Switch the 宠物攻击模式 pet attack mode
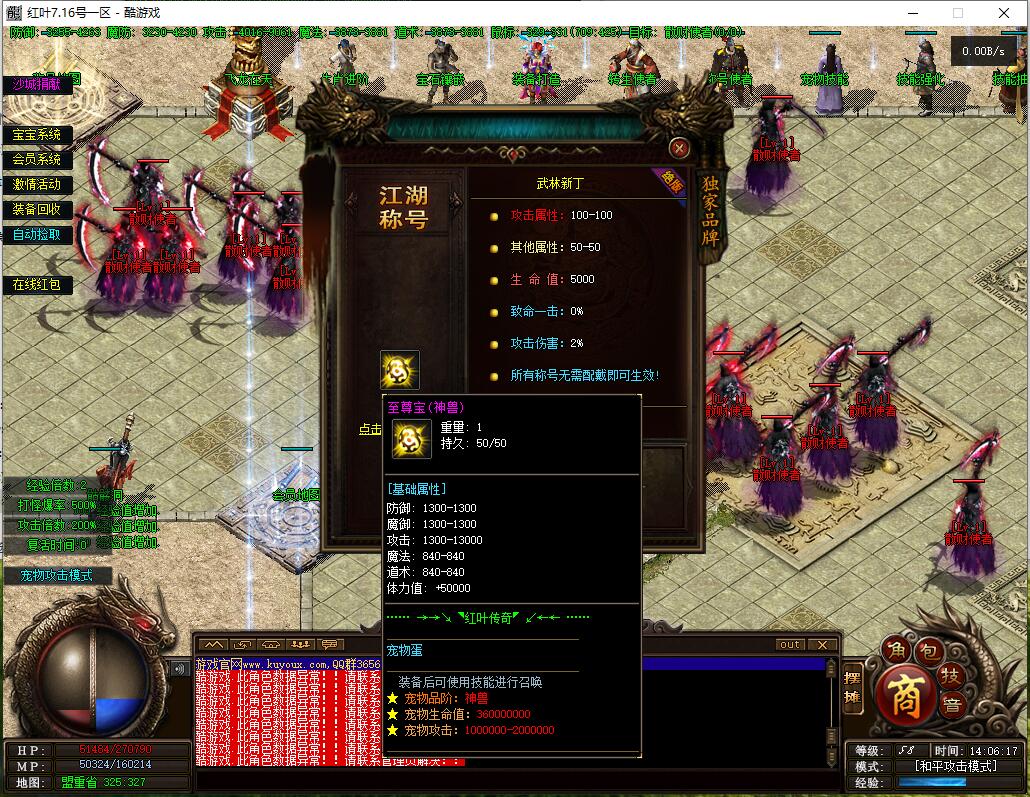This screenshot has height=797, width=1030. click(56, 576)
